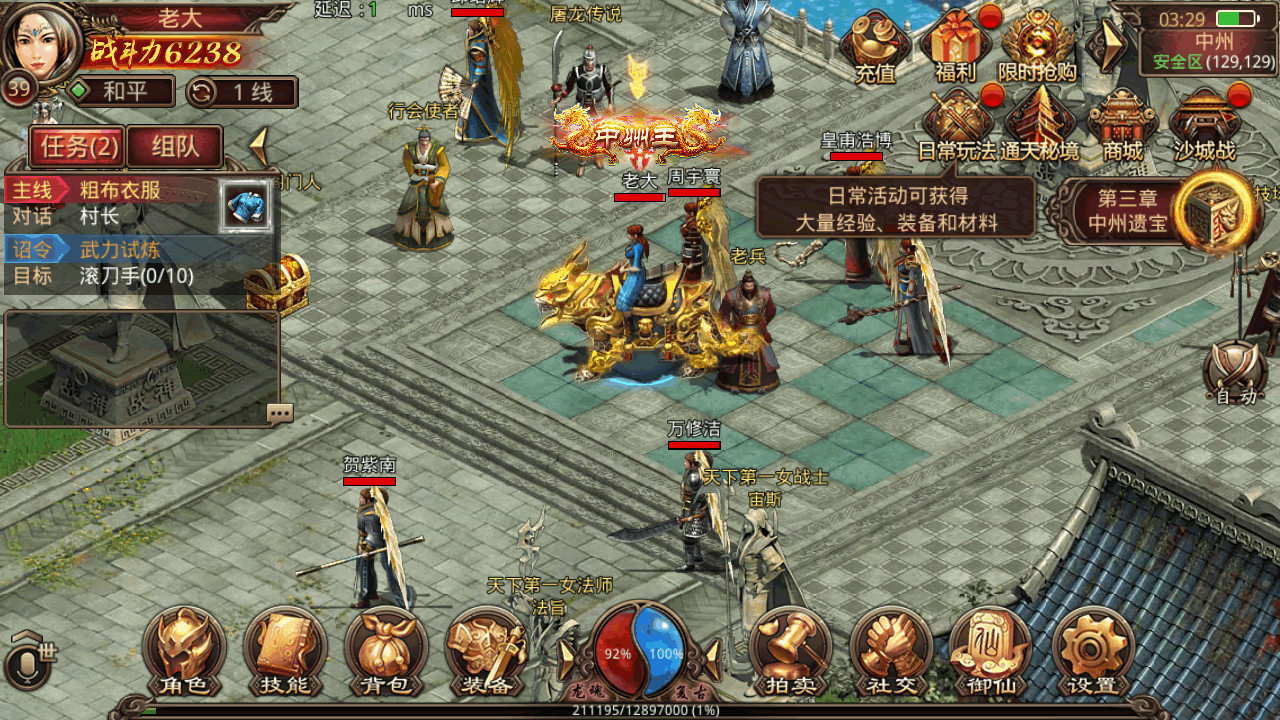This screenshot has width=1280, height=720.
Task: Open the 限时抢购 limited-time sale
Action: [1038, 46]
